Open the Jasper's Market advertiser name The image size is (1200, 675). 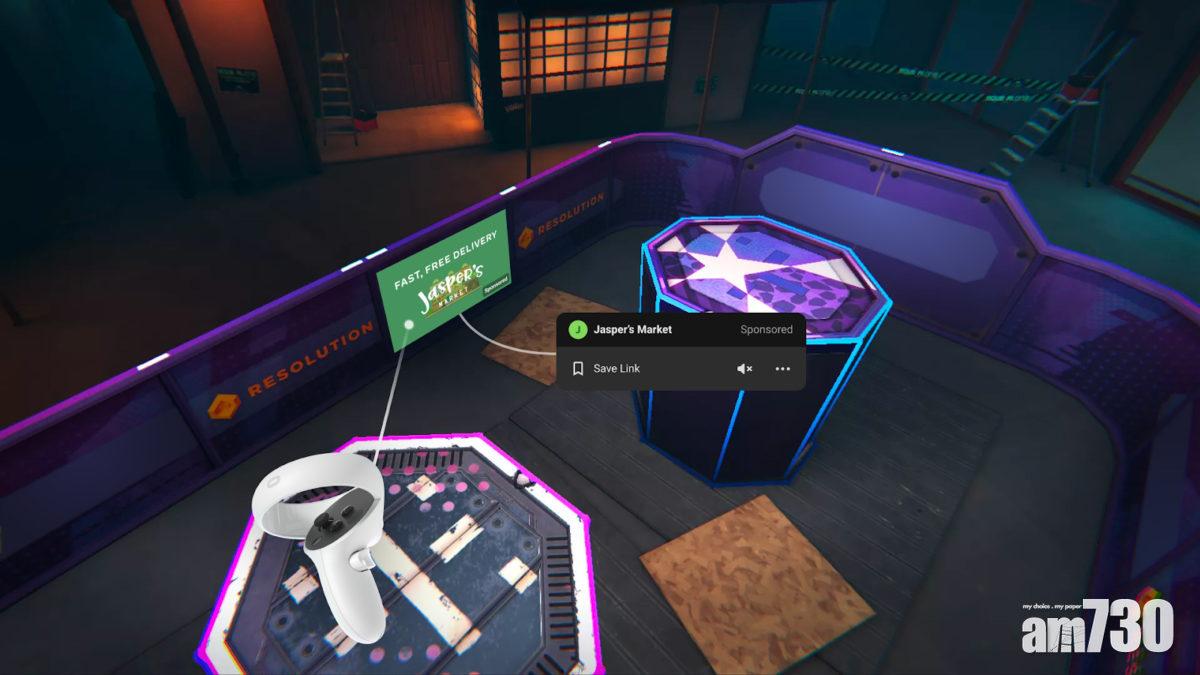633,329
